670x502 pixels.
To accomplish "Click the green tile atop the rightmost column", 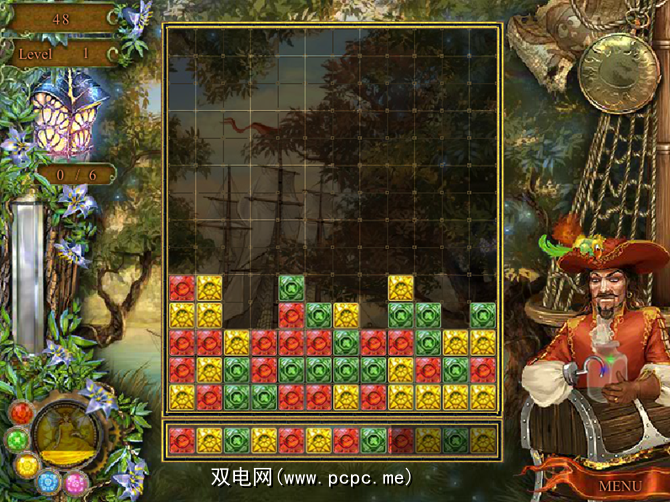I will 483,316.
